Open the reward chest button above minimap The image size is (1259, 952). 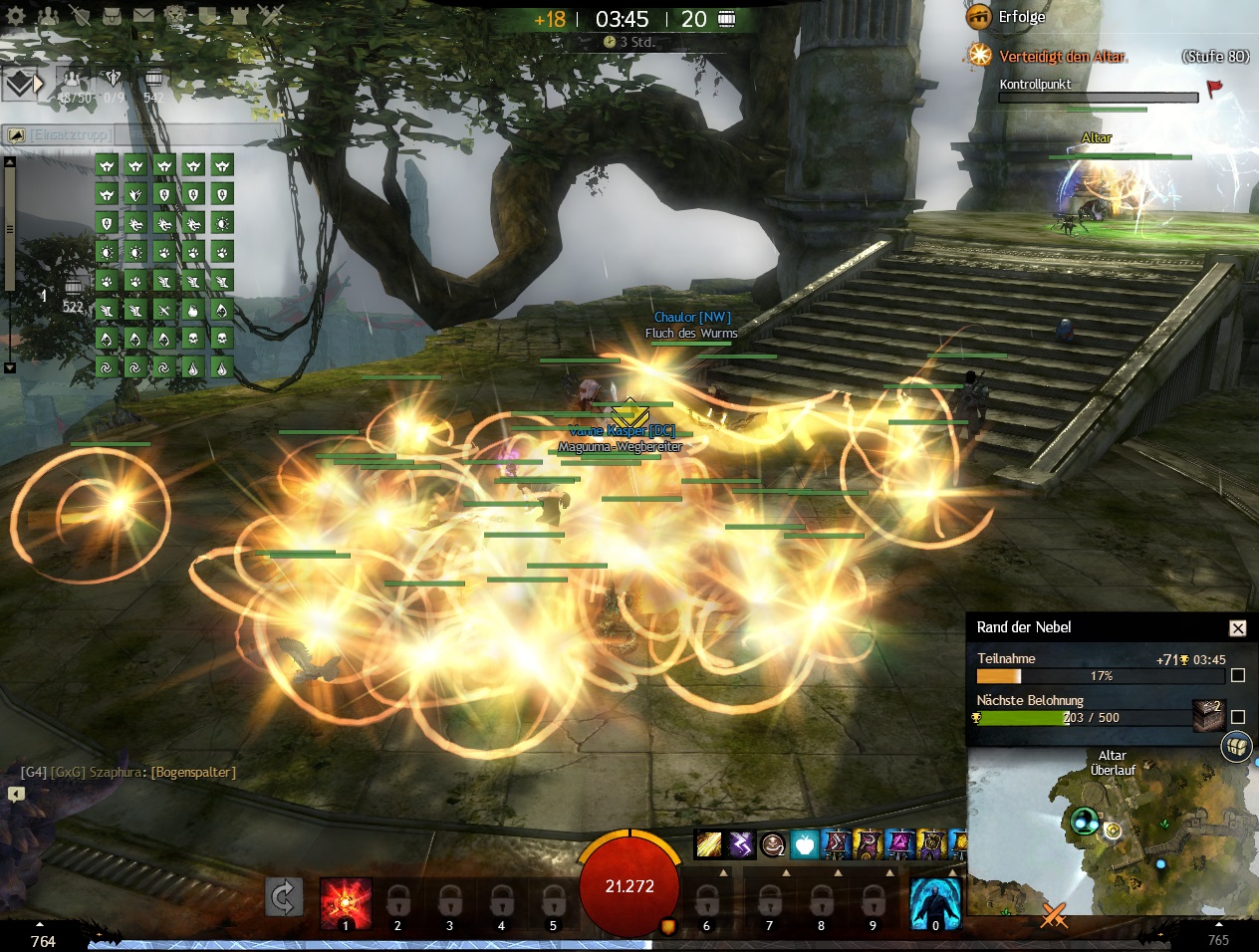pyautogui.click(x=1236, y=747)
